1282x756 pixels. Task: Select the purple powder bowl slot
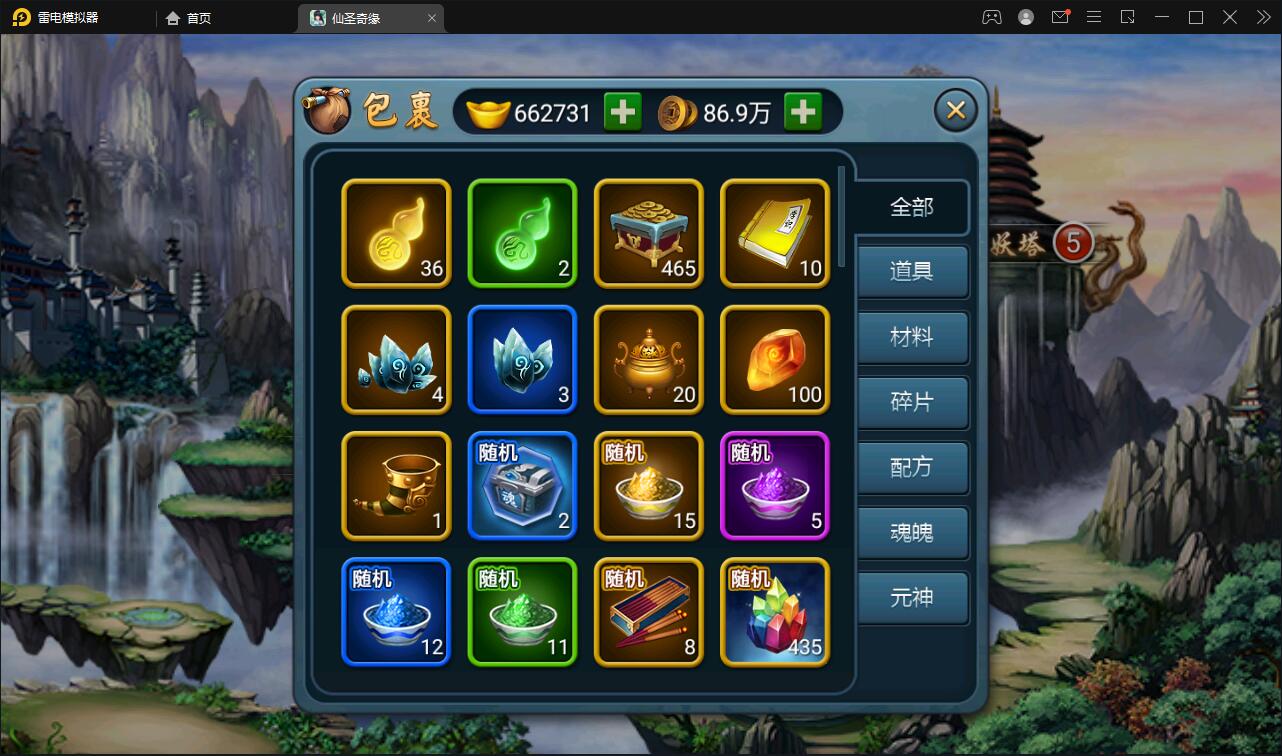tap(775, 485)
